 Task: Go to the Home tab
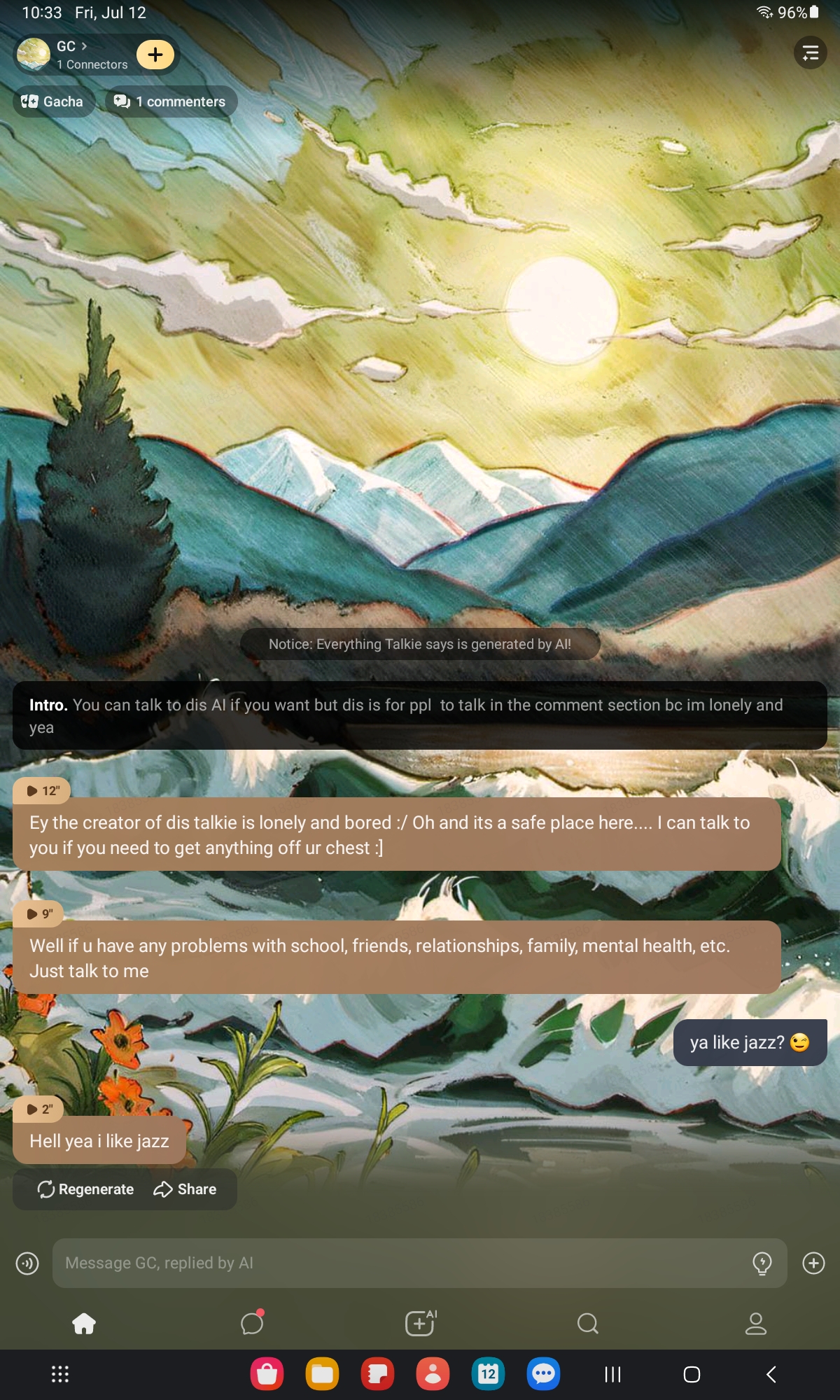pos(84,1323)
